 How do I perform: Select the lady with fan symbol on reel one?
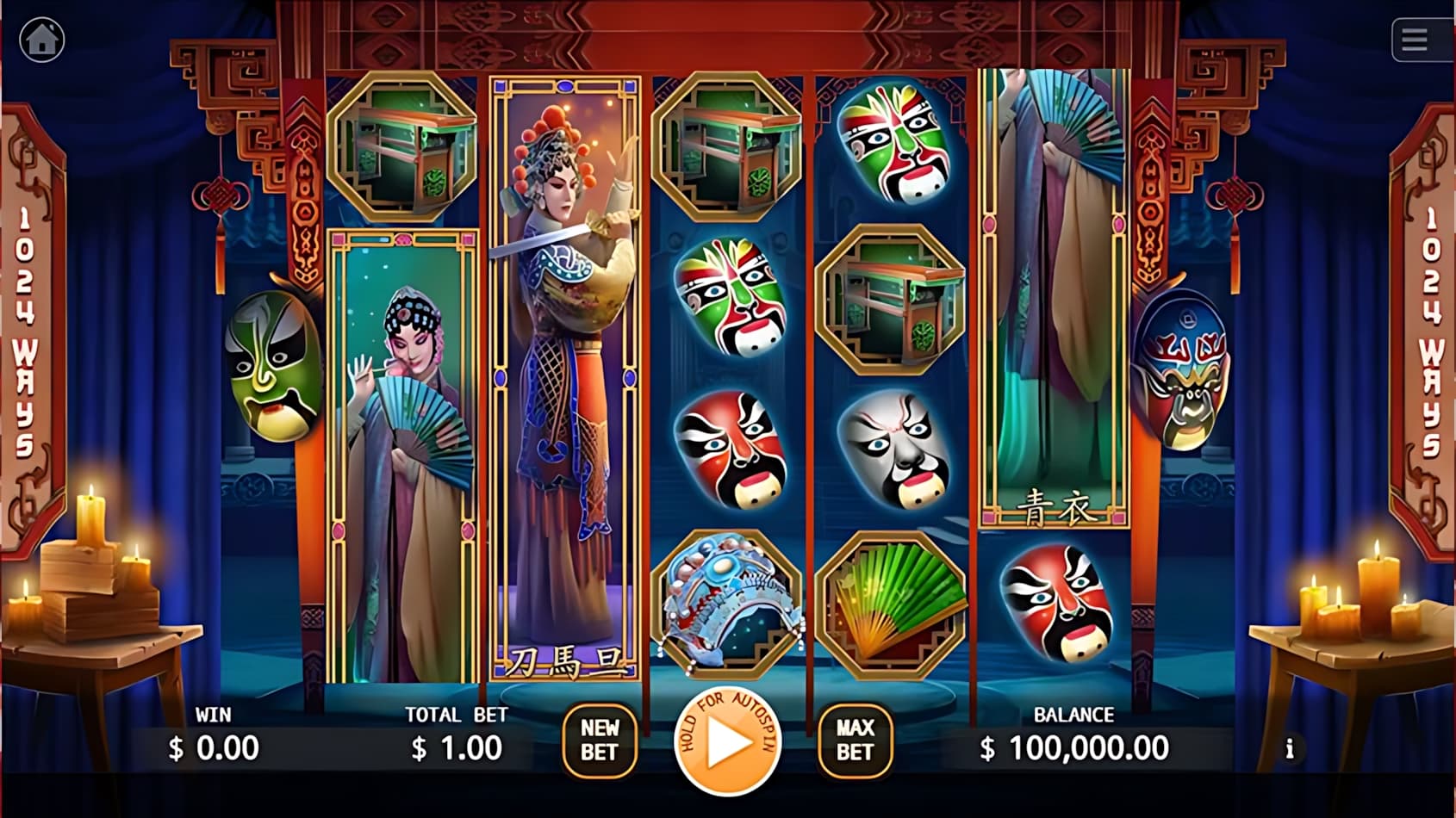401,456
